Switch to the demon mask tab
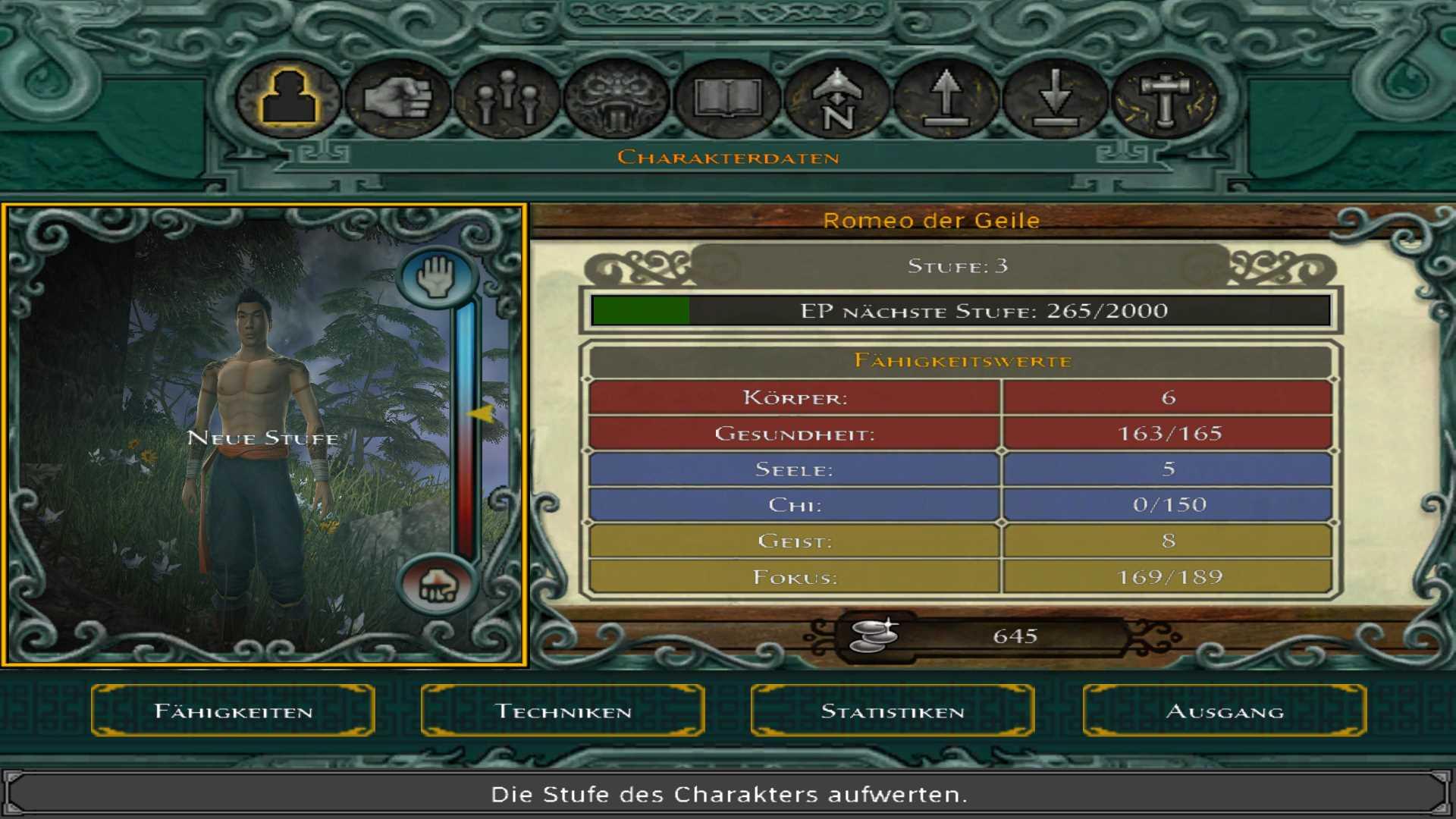This screenshot has width=1456, height=819. [x=616, y=99]
